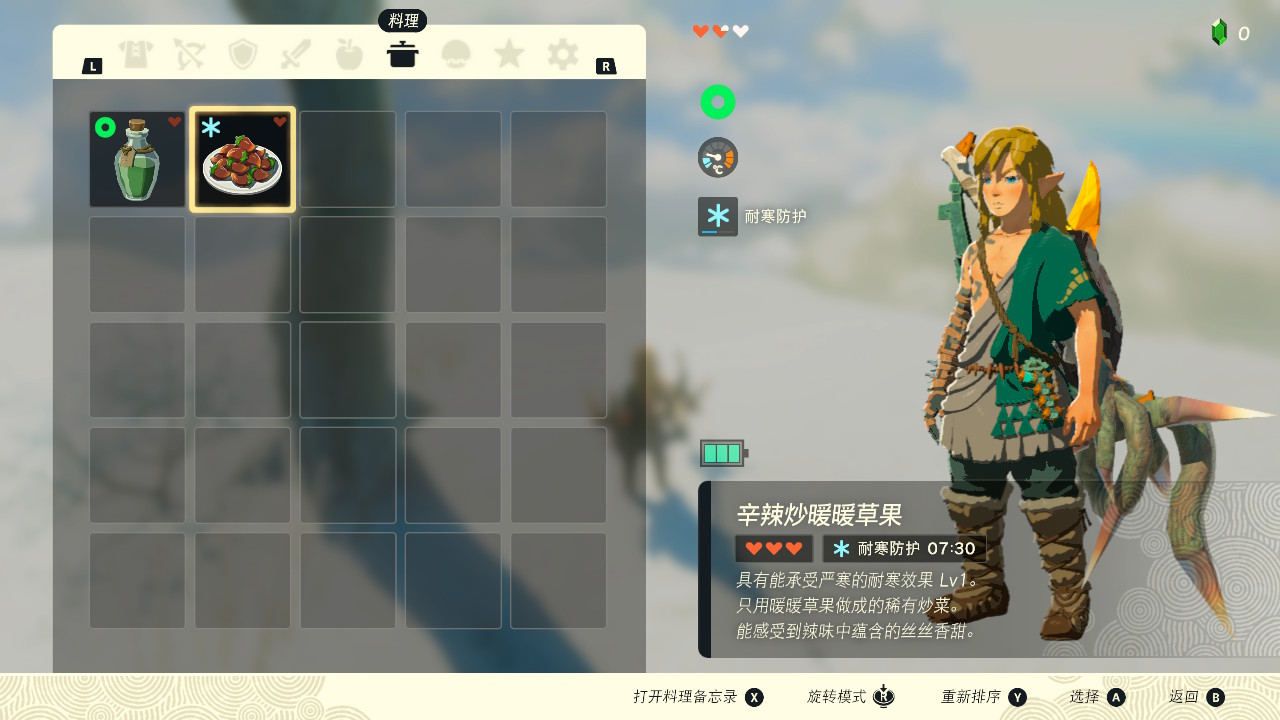The image size is (1280, 720).
Task: Open the sword weapons tab
Action: pyautogui.click(x=296, y=54)
